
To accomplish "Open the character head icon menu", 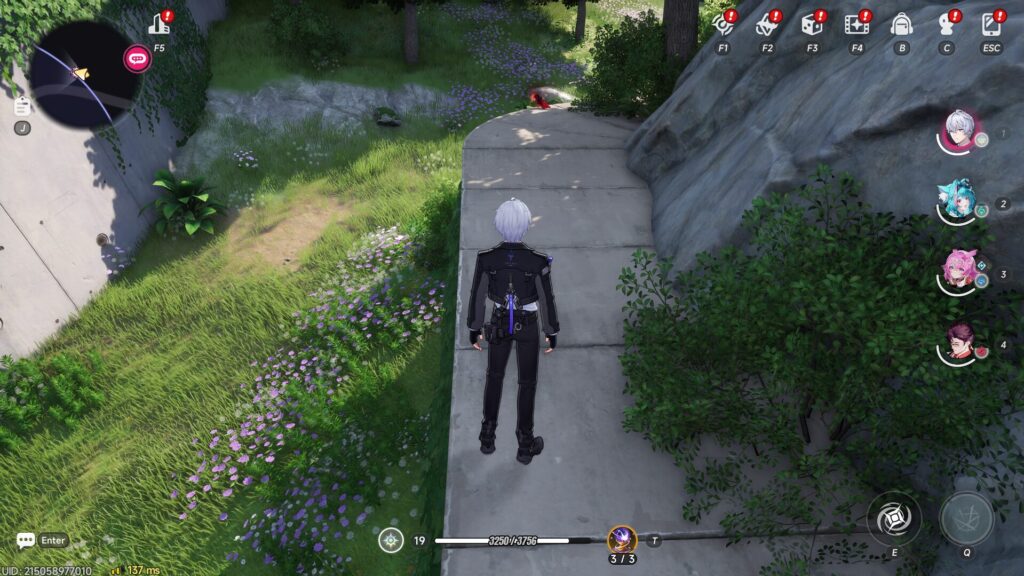I will [946, 25].
